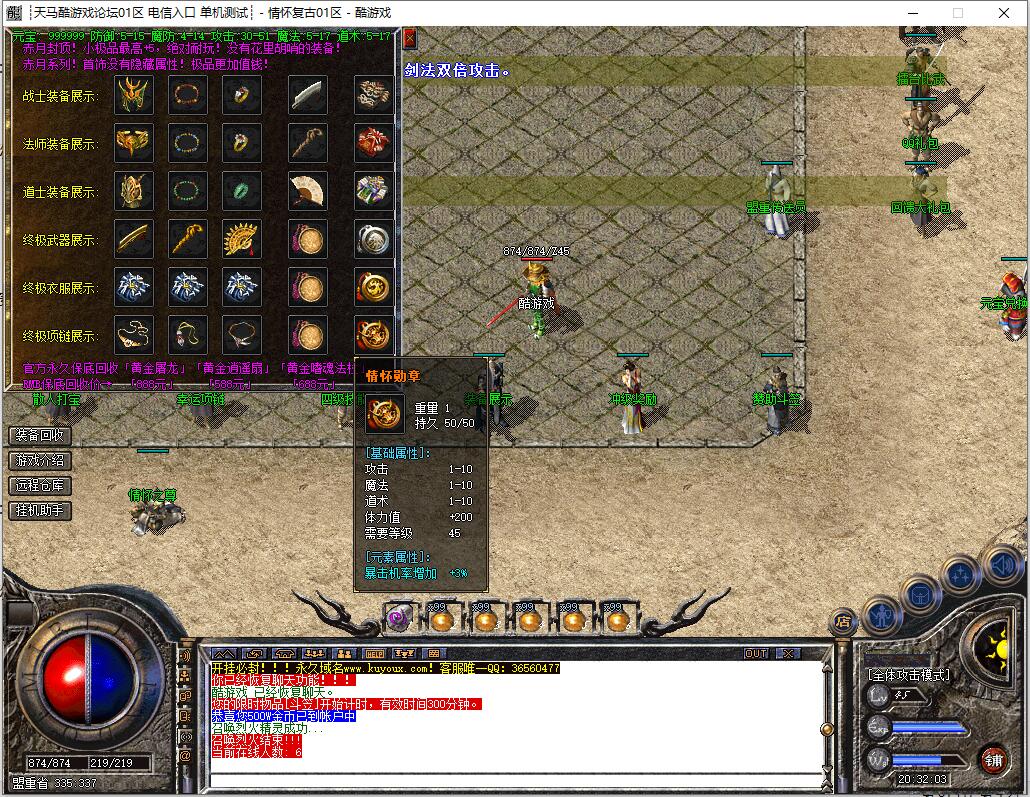Screen dimensions: 1030x797
Task: Use the purple swirl item in hotbar
Action: coord(399,620)
